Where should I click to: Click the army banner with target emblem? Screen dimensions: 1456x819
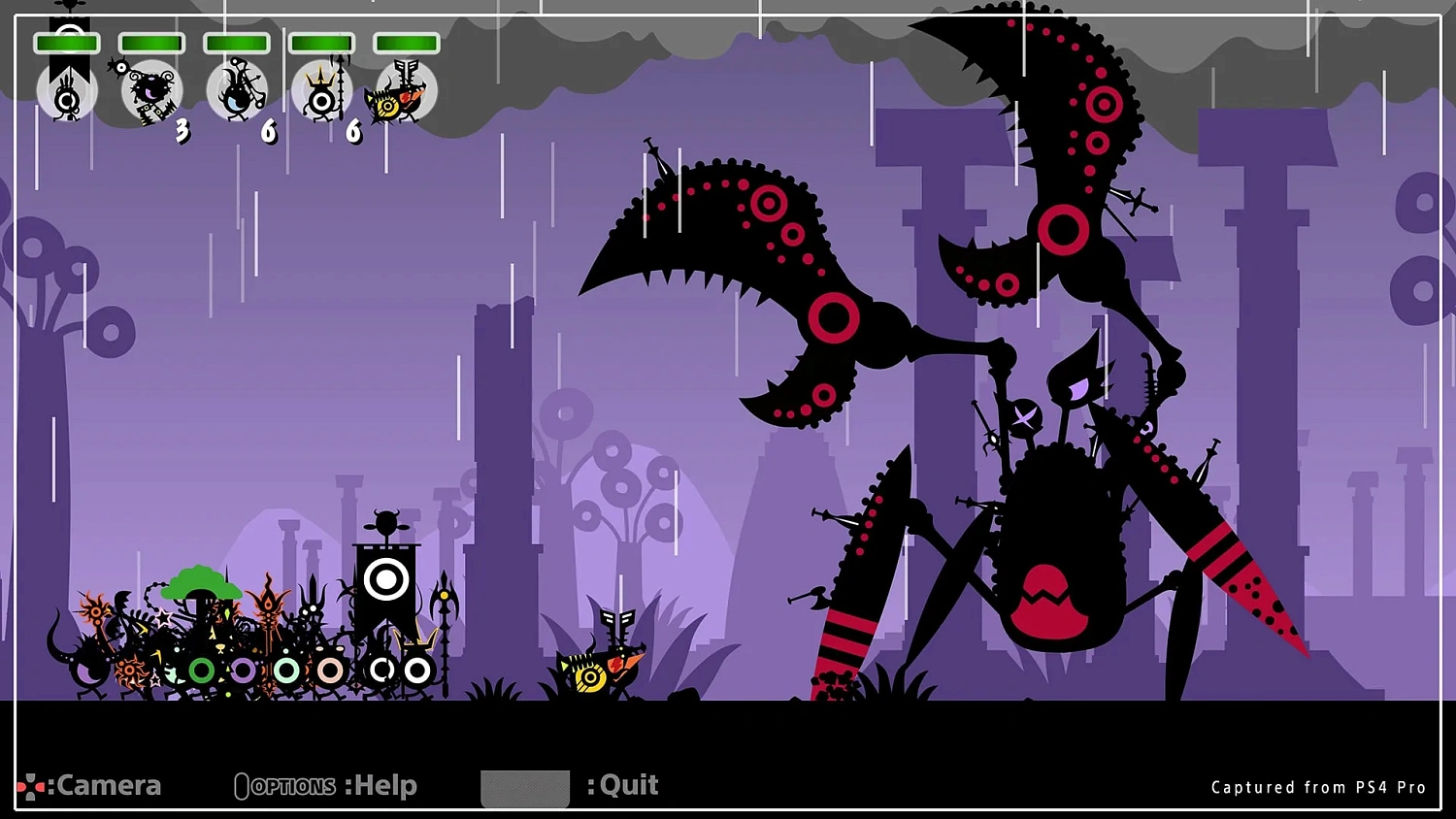[x=386, y=579]
